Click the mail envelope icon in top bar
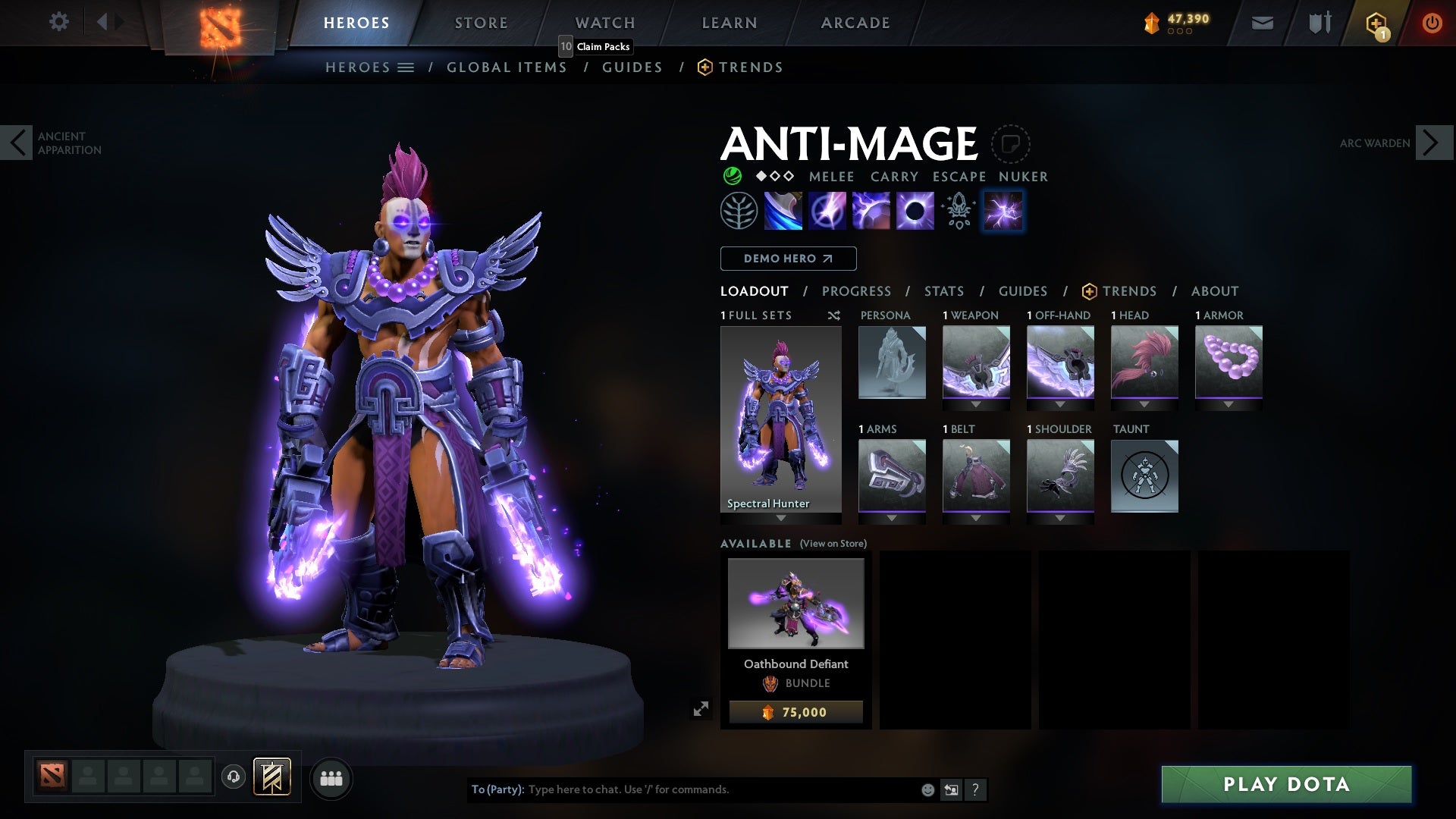Screen dimensions: 1456x819 click(x=1262, y=22)
